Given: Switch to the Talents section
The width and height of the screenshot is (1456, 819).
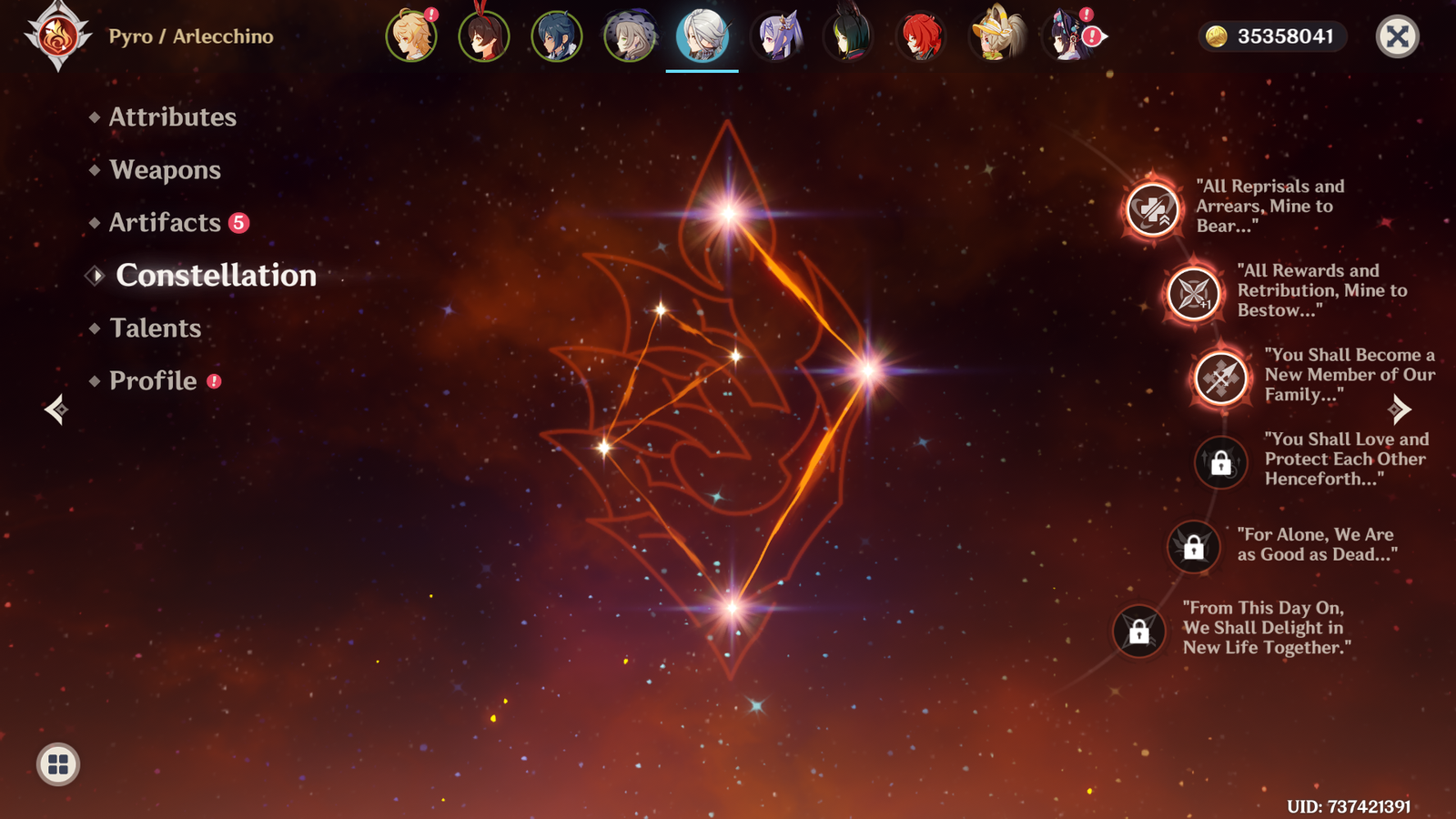Looking at the screenshot, I should point(155,329).
